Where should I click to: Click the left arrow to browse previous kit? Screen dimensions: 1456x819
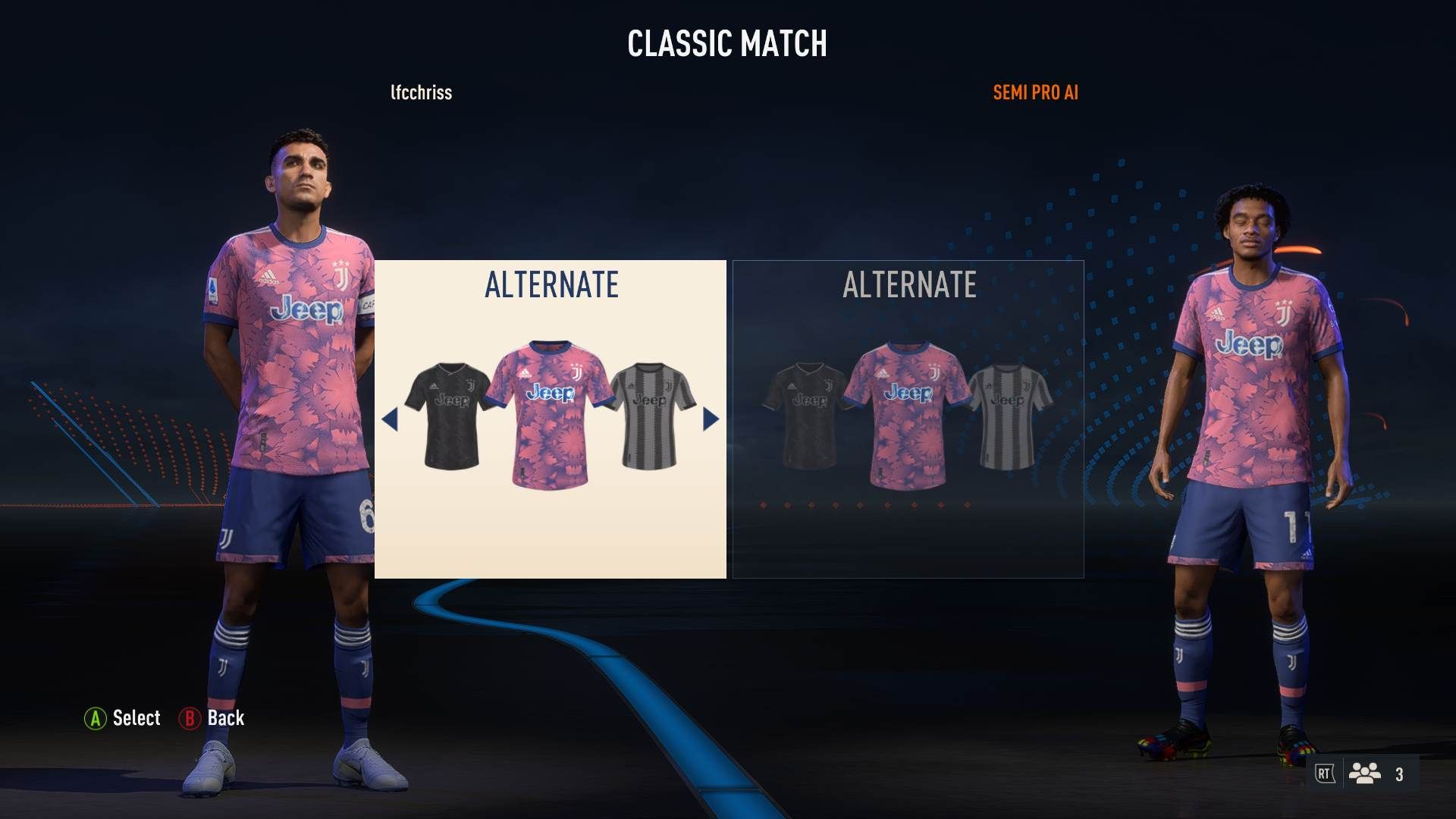point(393,419)
